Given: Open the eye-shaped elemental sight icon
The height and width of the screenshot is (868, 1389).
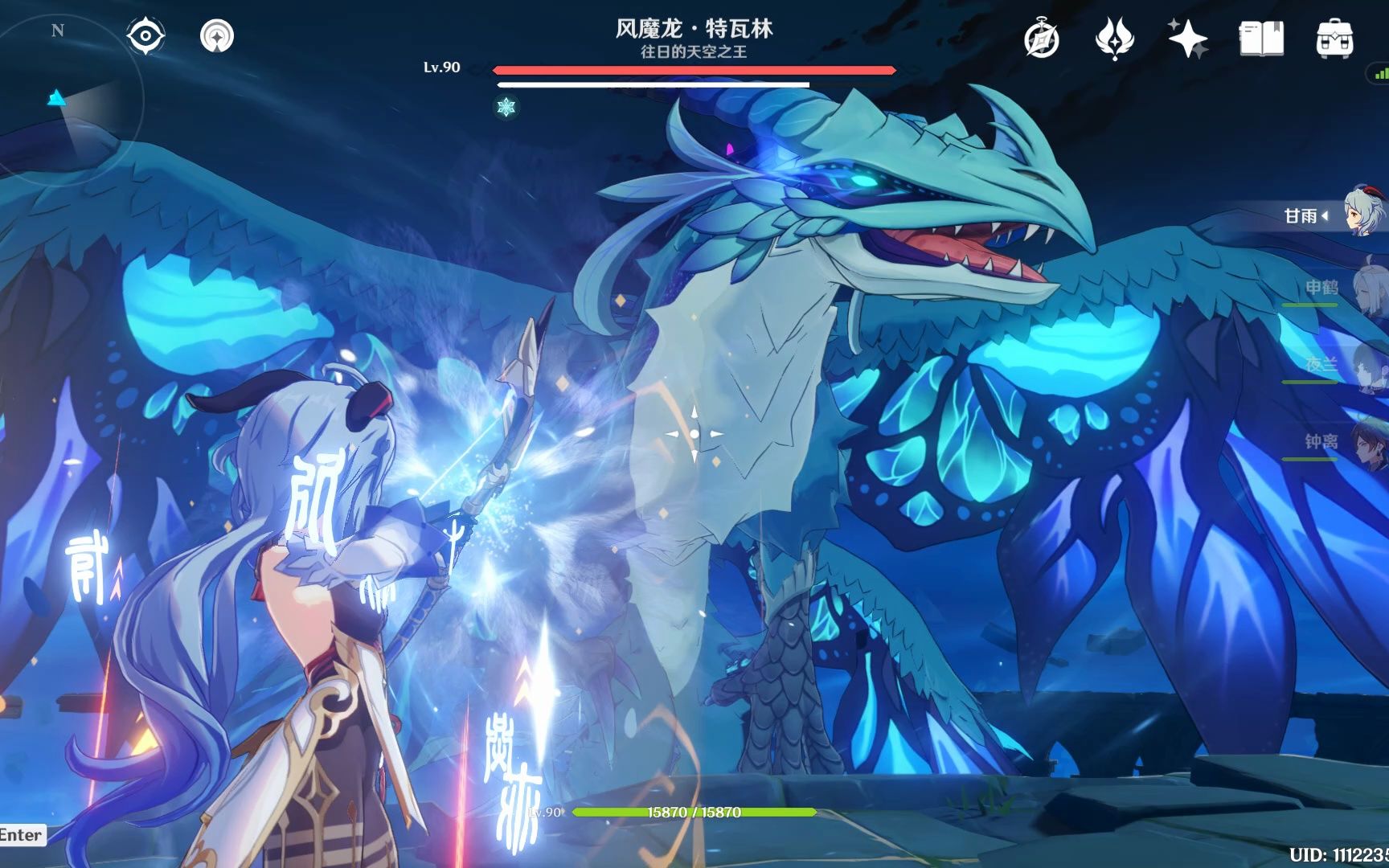Looking at the screenshot, I should point(145,36).
